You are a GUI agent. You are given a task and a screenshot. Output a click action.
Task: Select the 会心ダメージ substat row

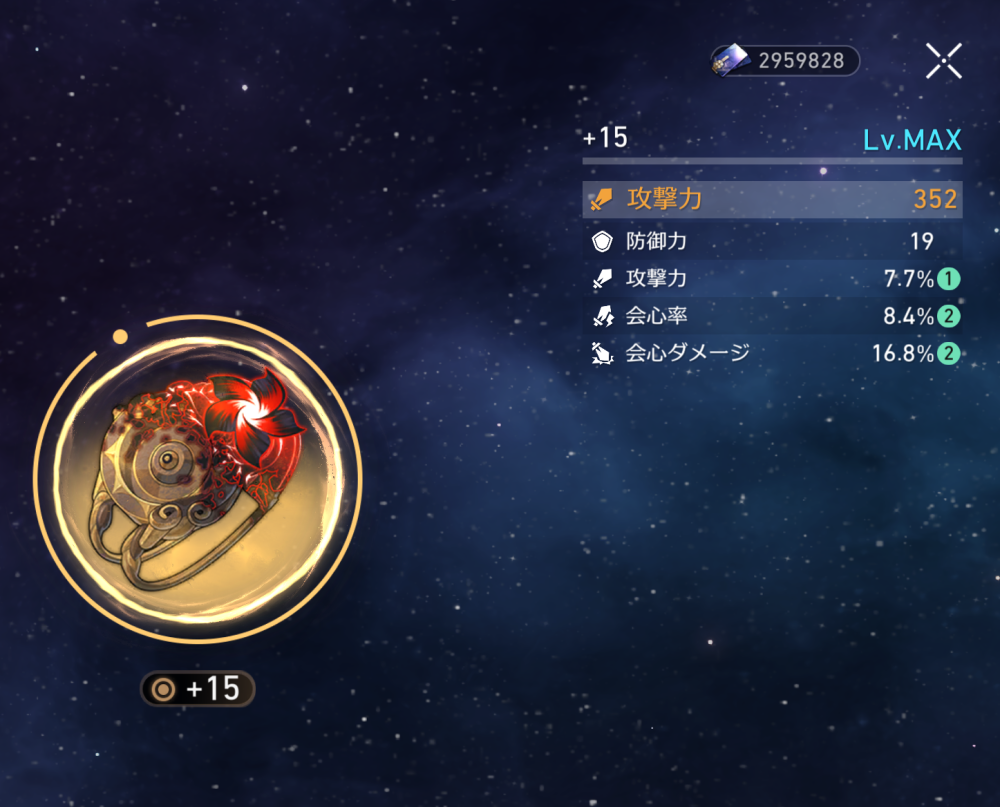click(x=772, y=353)
